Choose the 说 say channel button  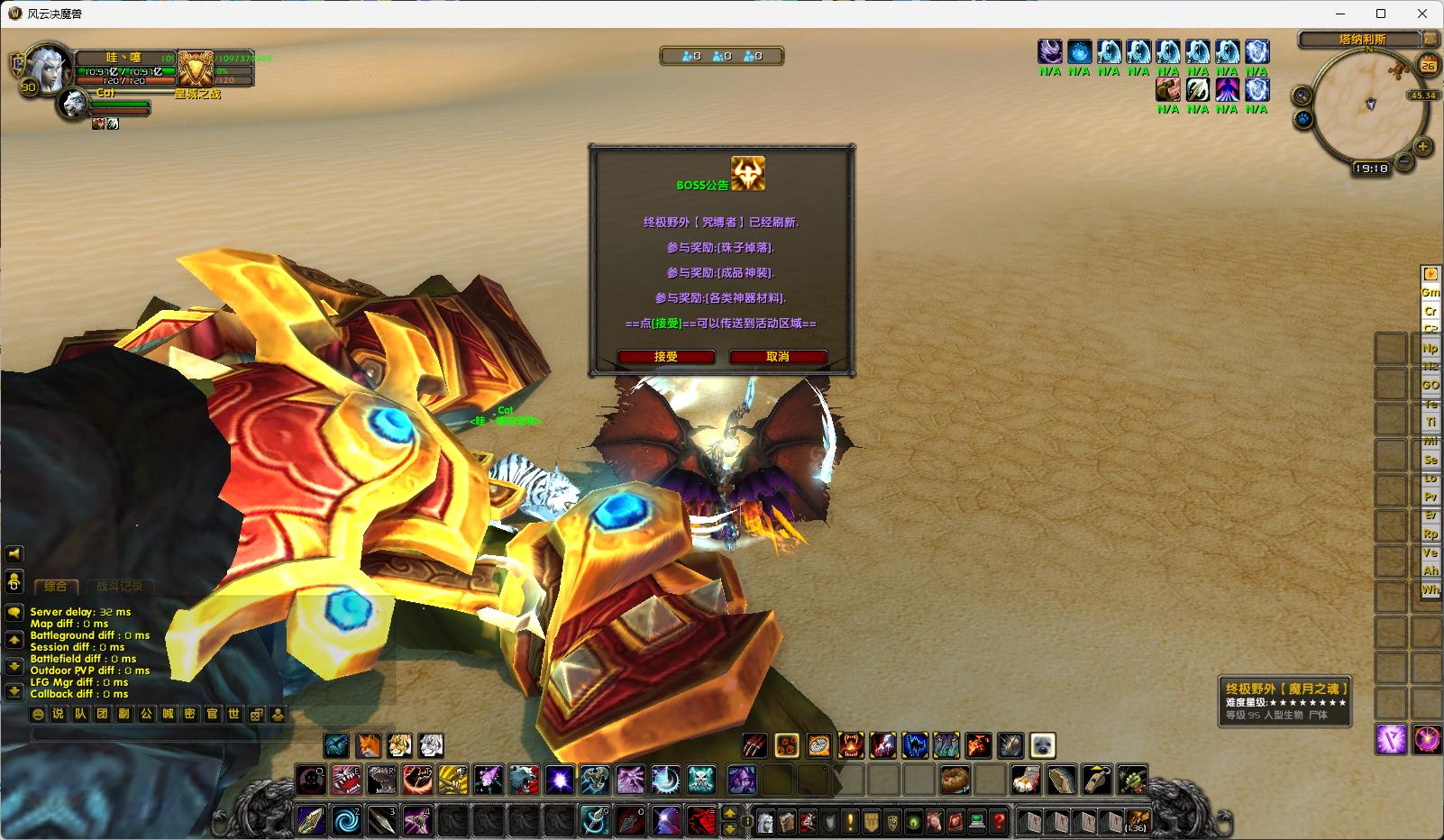59,715
